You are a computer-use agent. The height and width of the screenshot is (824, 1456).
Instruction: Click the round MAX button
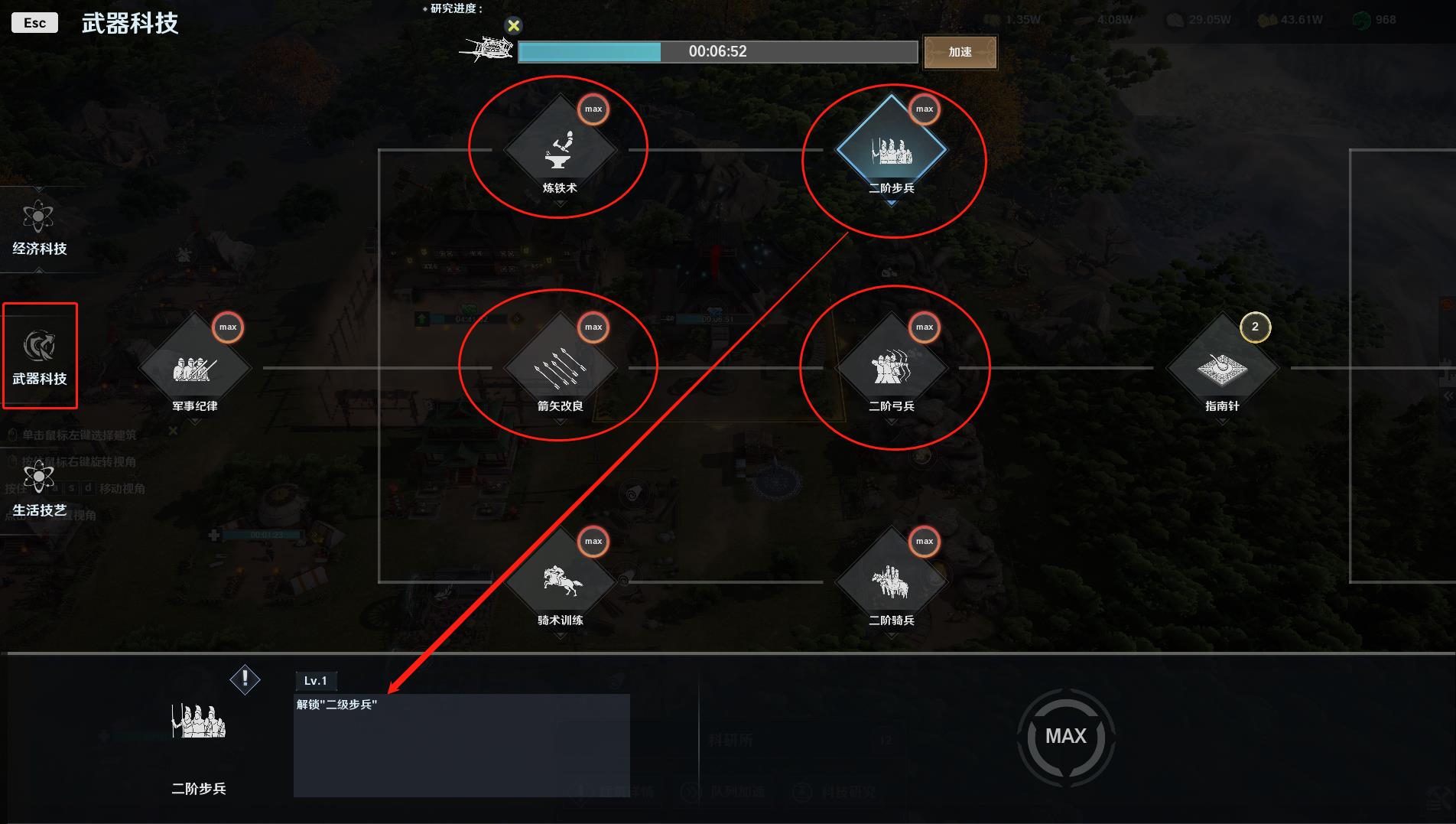(x=1065, y=736)
